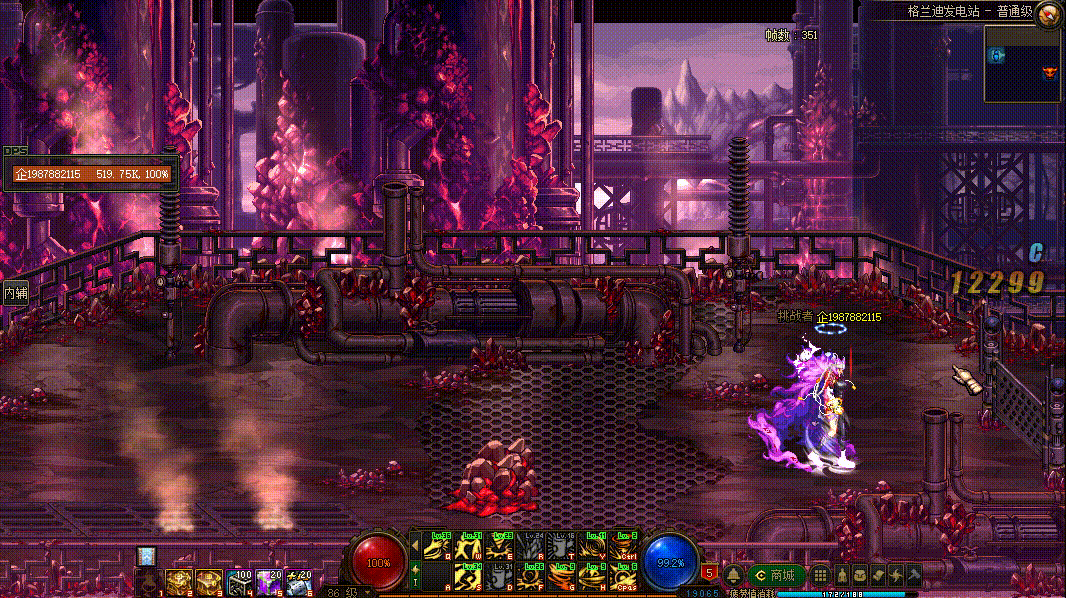1066x598 pixels.
Task: Click the skill bar left arrow toggle
Action: point(415,546)
